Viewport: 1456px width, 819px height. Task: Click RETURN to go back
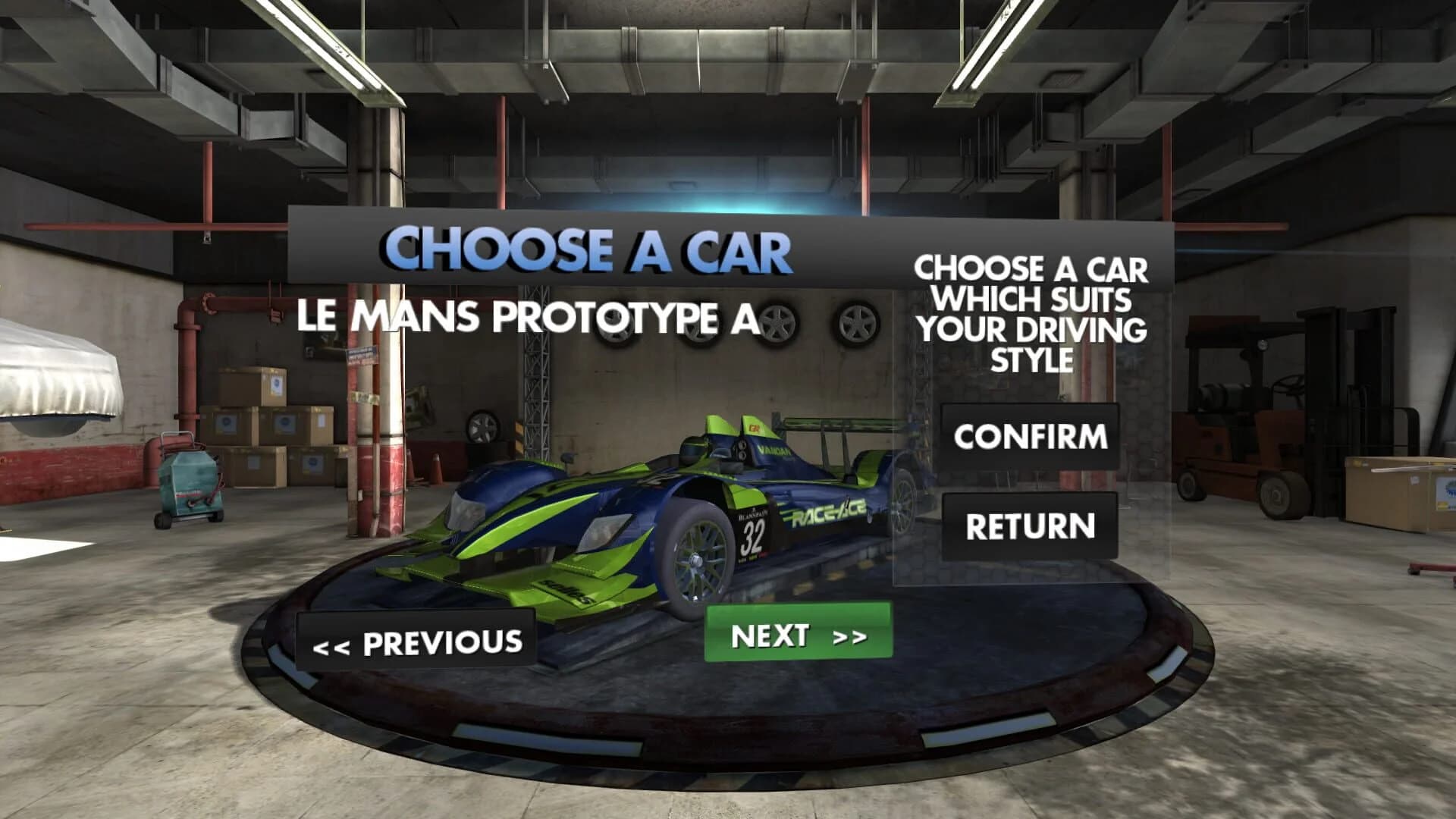1031,523
